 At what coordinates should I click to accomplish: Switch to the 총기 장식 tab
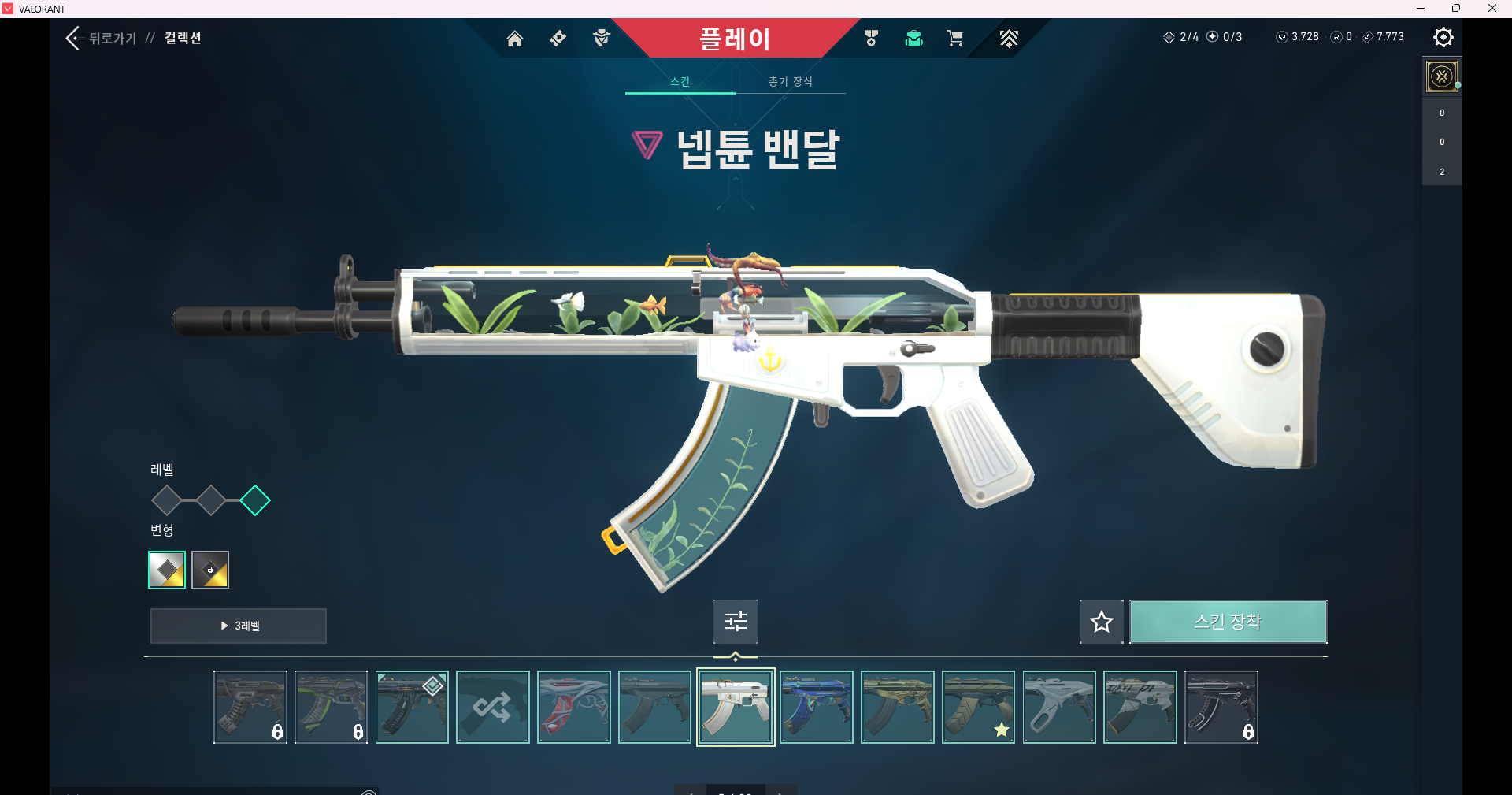(x=790, y=81)
